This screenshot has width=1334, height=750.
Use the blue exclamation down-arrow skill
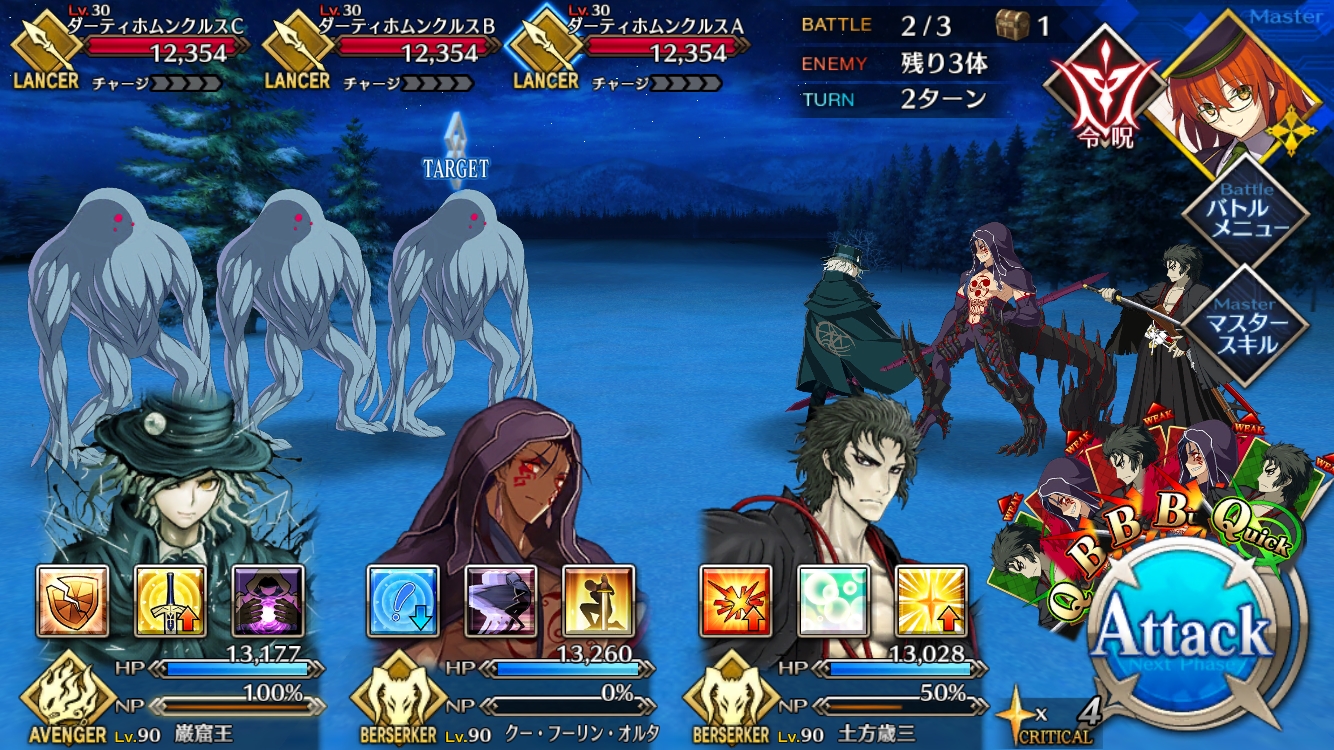coord(403,601)
